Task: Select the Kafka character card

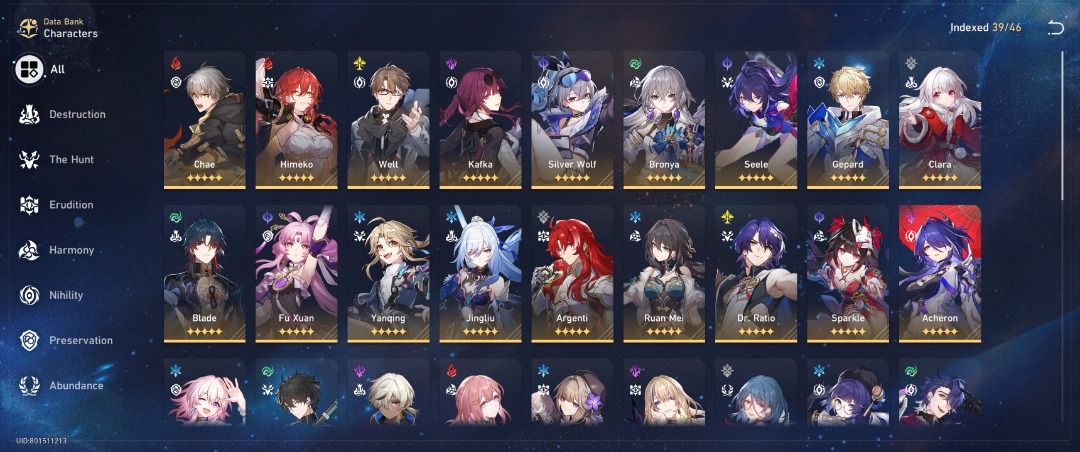Action: (480, 120)
